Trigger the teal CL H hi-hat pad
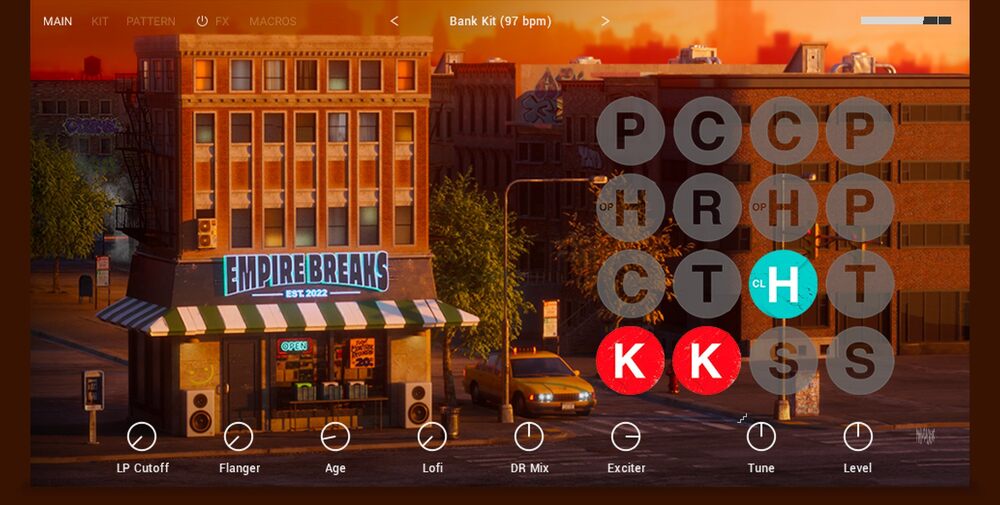Image resolution: width=1000 pixels, height=505 pixels. 783,284
